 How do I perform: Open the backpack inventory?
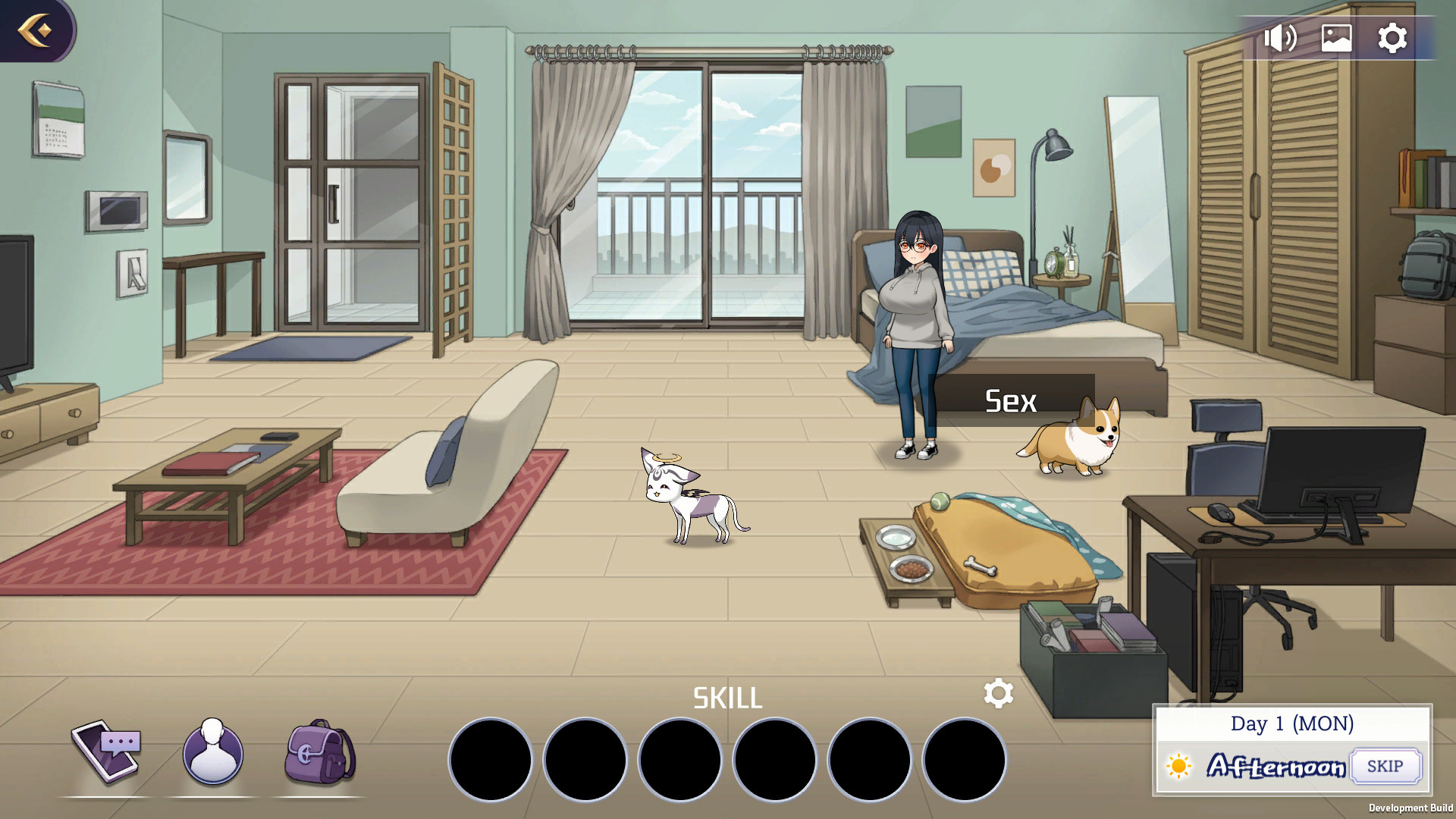(318, 754)
